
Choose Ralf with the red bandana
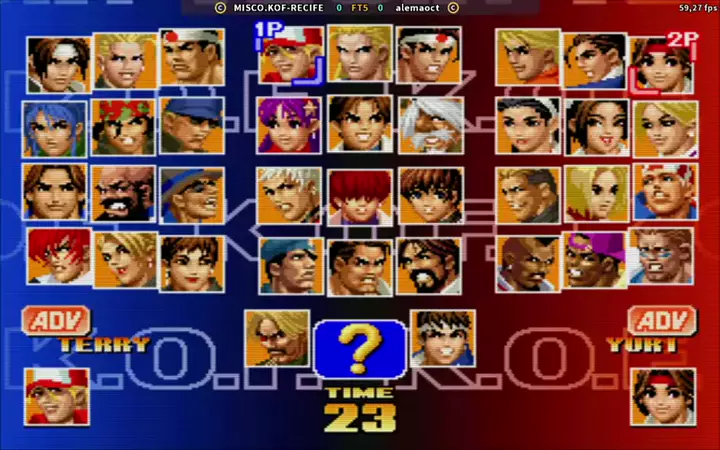(124, 127)
